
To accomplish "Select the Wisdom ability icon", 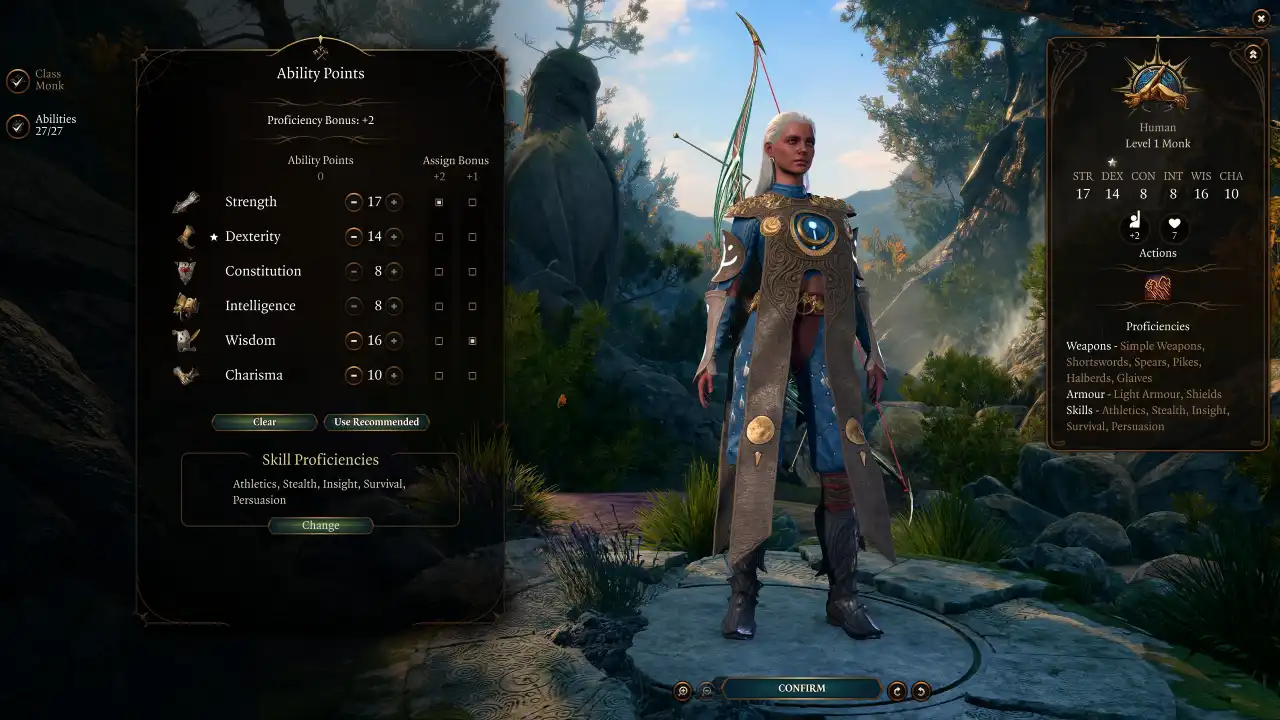I will tap(186, 340).
